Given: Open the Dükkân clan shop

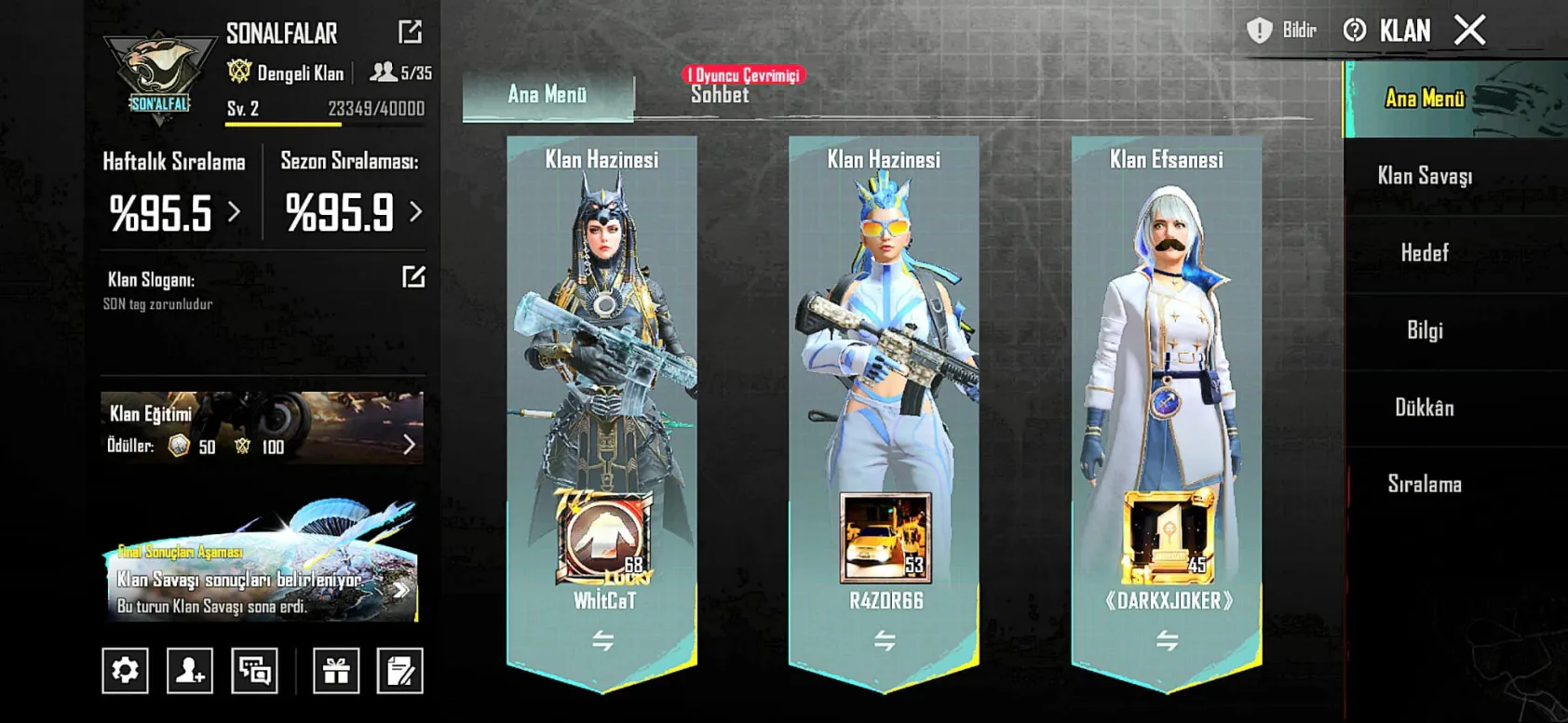Looking at the screenshot, I should pos(1424,408).
